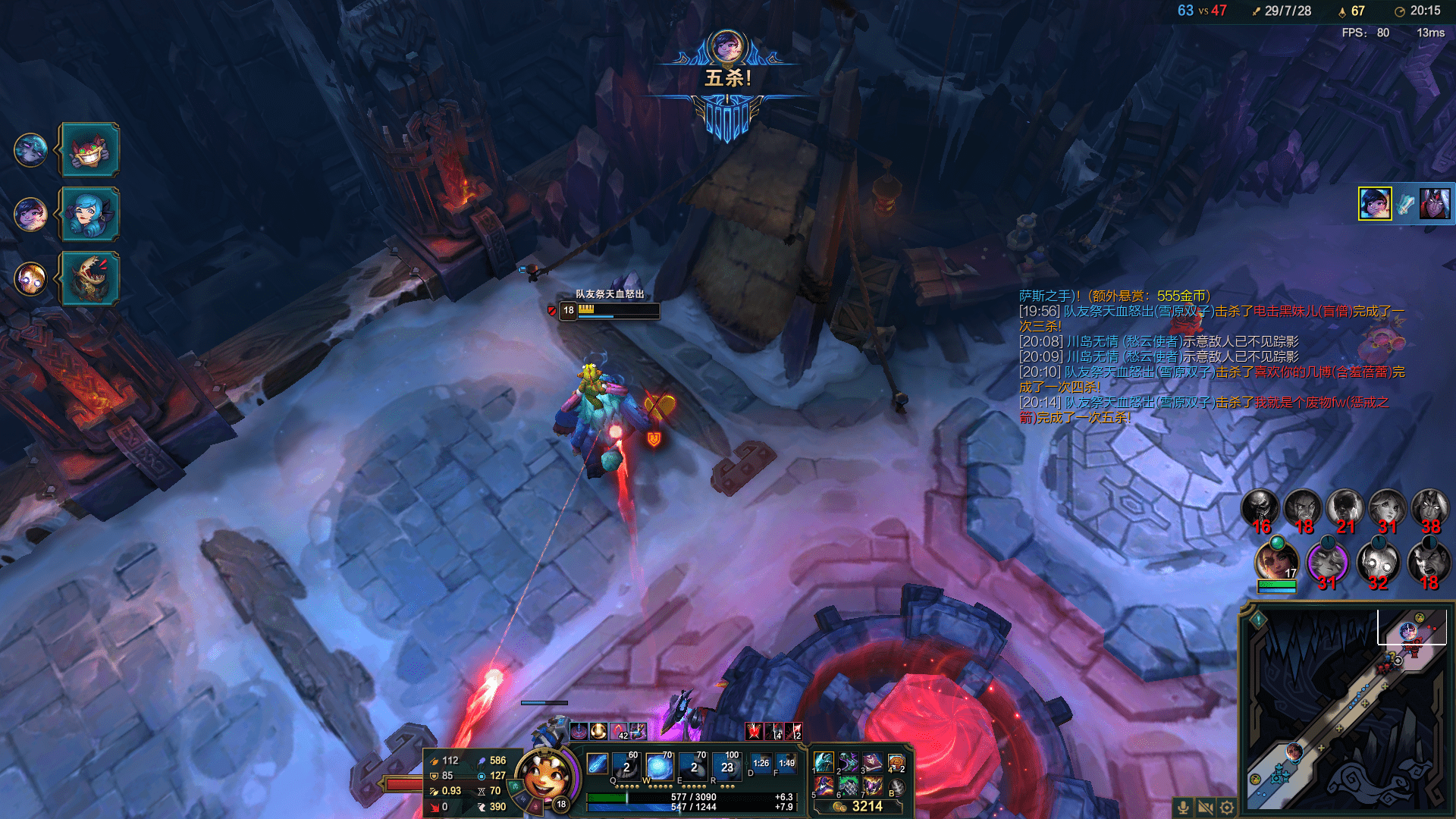Toggle the microphone button beside the minimap
This screenshot has width=1456, height=819.
(x=1183, y=808)
